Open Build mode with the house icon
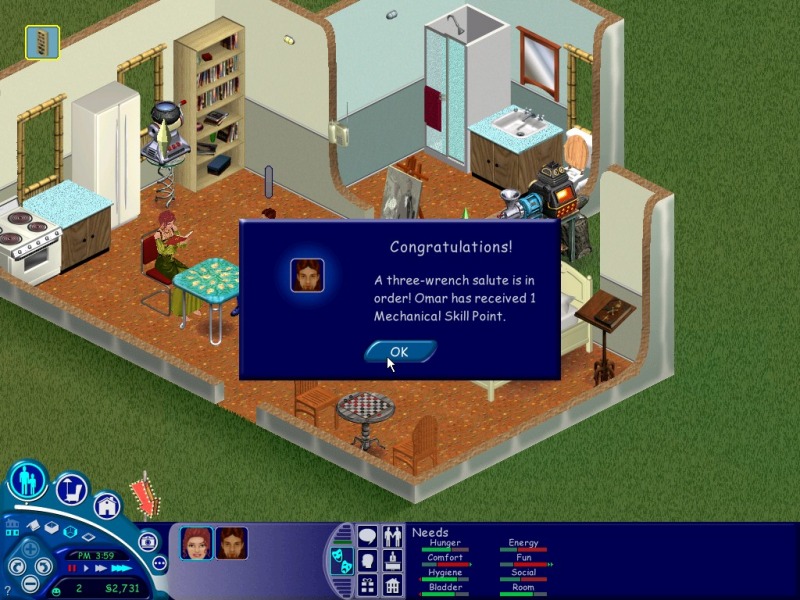800x600 pixels. click(x=107, y=505)
